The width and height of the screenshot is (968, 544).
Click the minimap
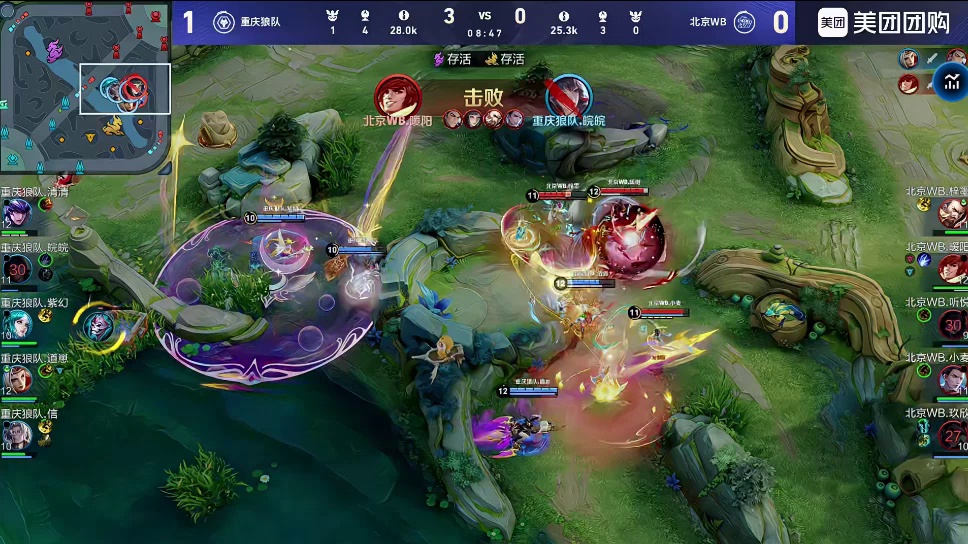pos(85,86)
